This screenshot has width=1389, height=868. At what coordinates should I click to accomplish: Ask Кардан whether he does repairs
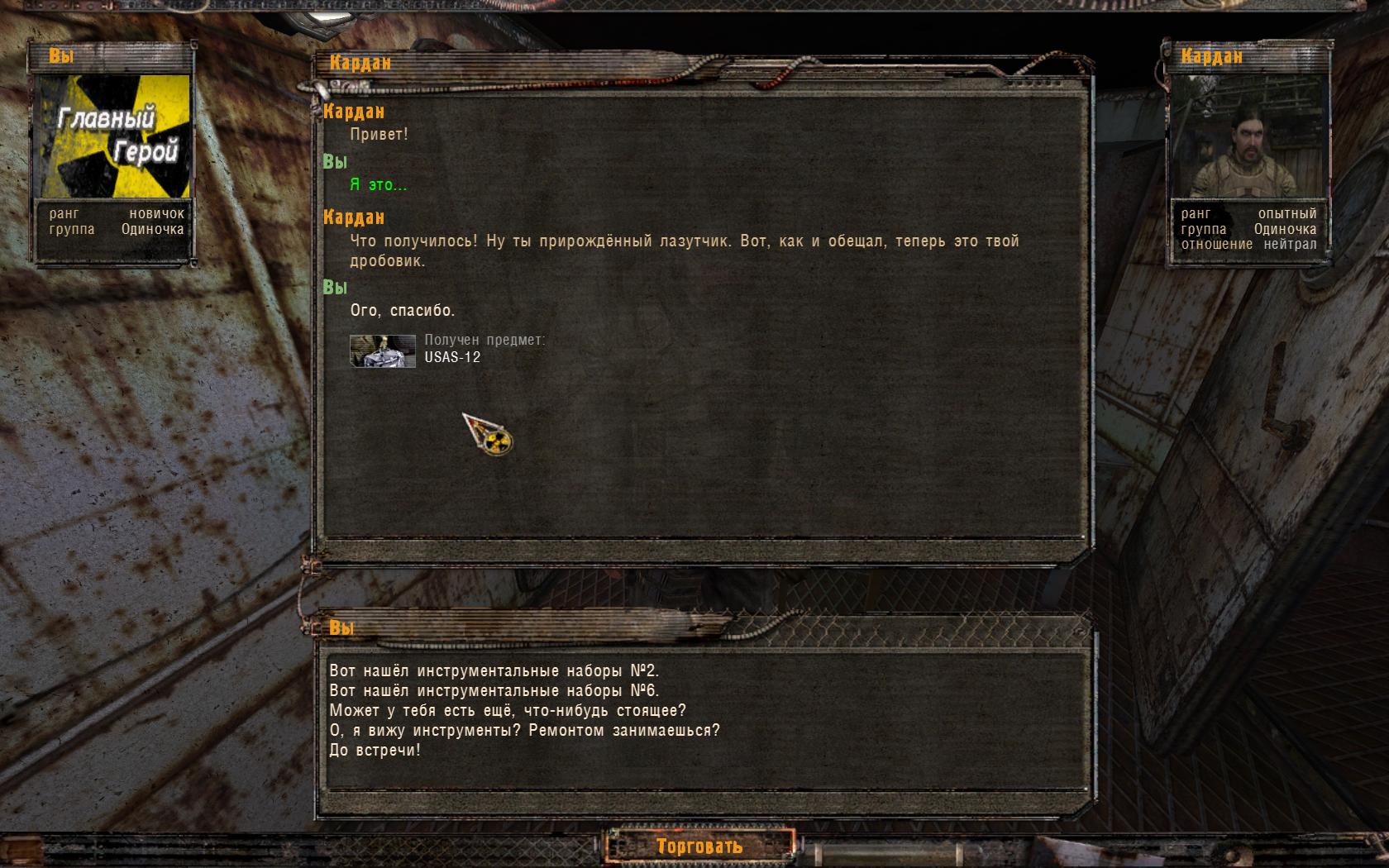click(524, 730)
